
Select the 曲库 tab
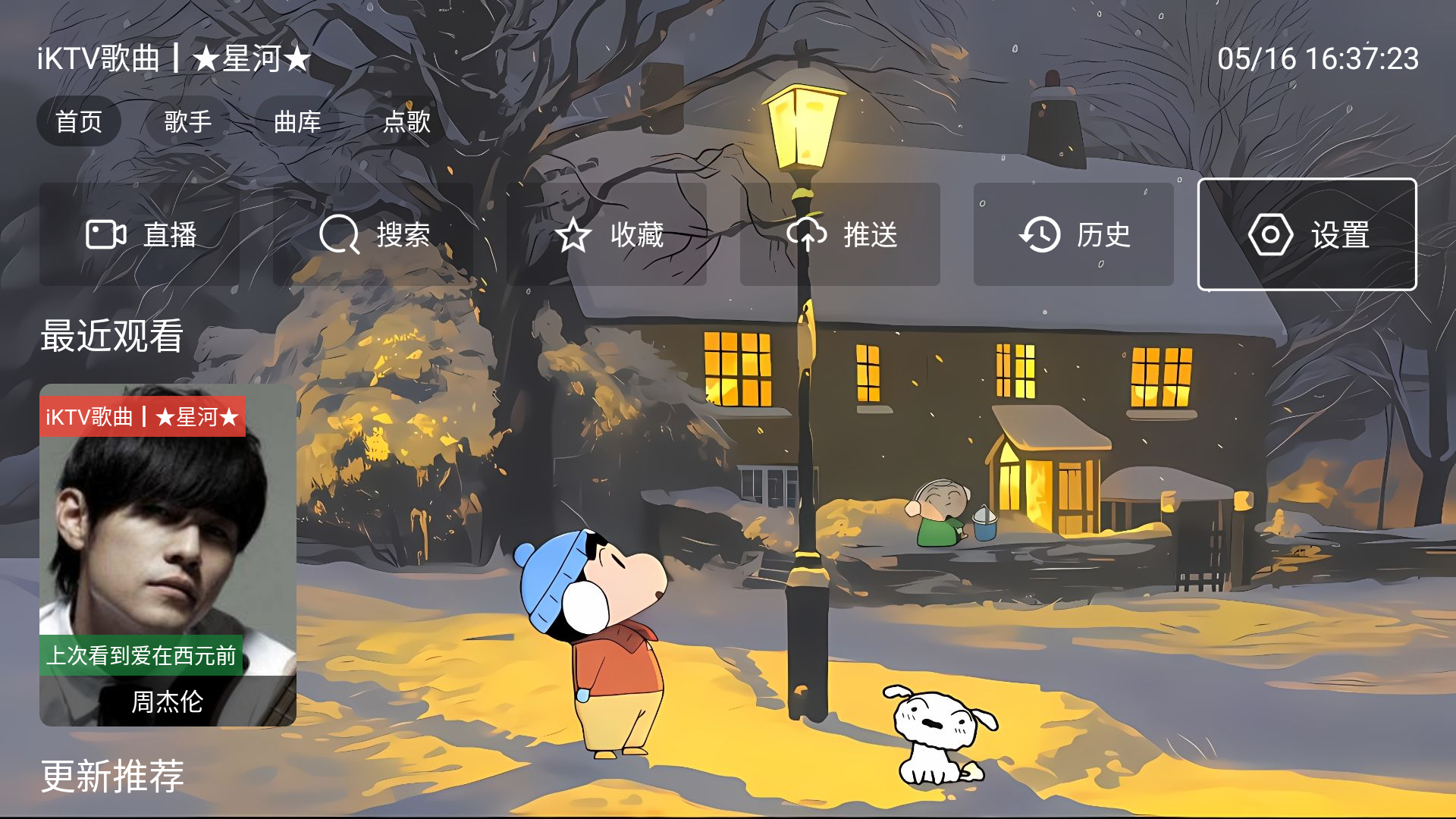click(x=297, y=121)
